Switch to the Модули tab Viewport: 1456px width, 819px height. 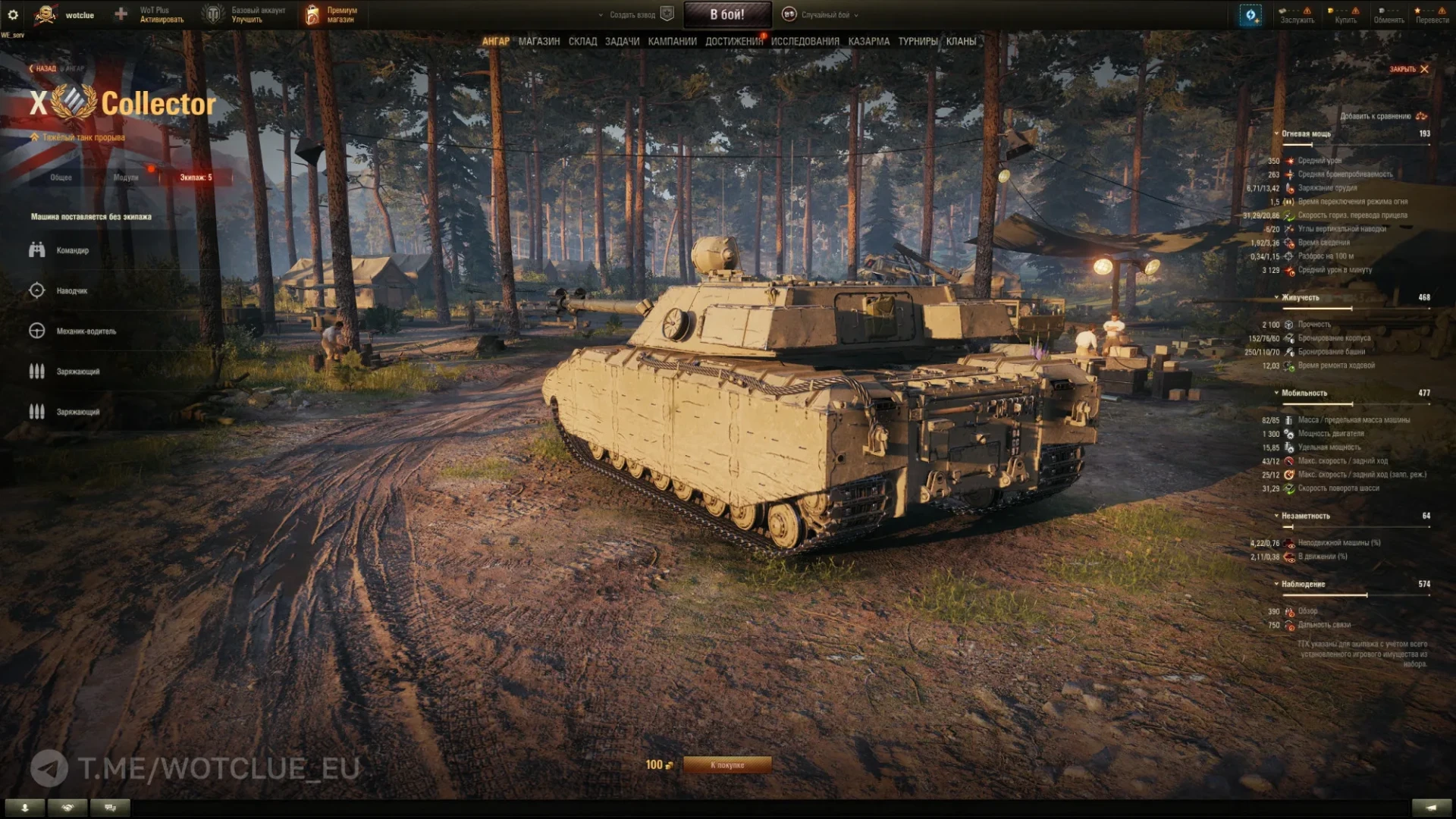pos(126,177)
